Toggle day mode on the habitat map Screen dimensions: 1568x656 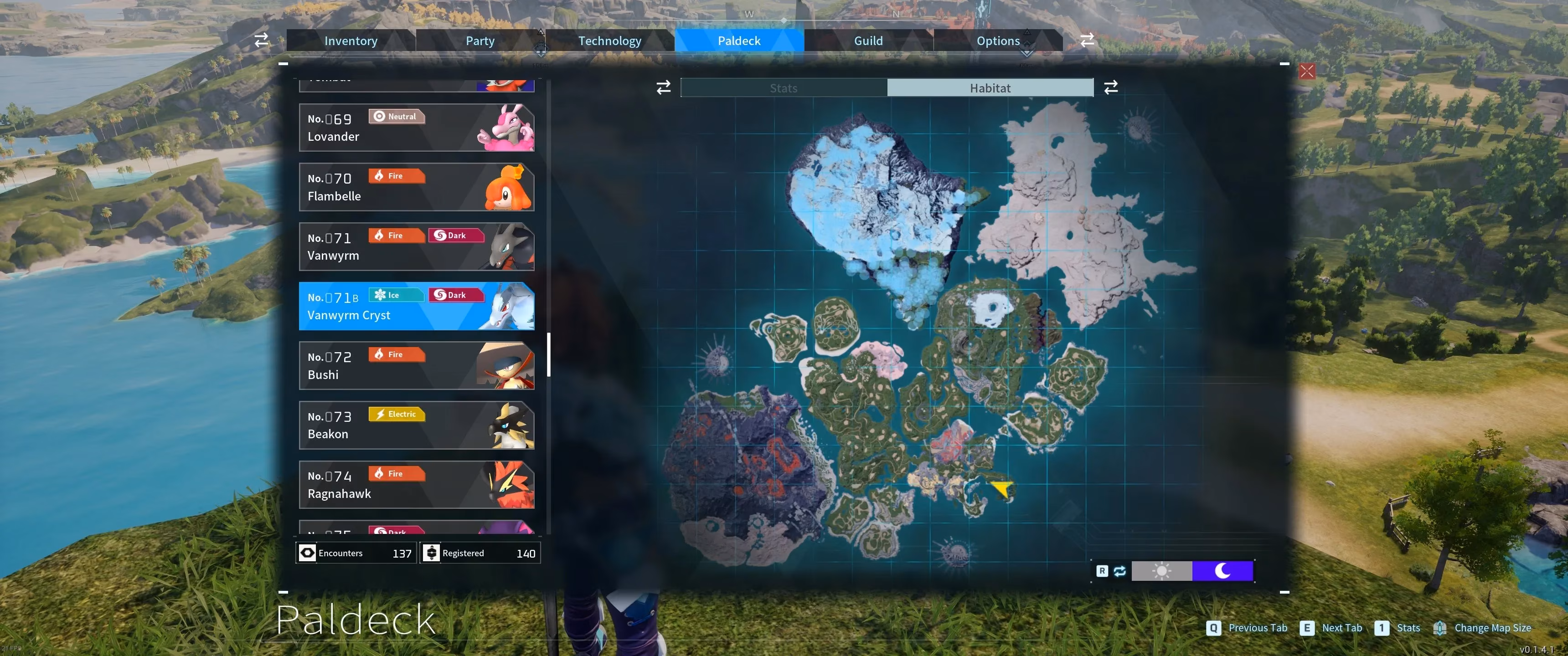(x=1162, y=571)
